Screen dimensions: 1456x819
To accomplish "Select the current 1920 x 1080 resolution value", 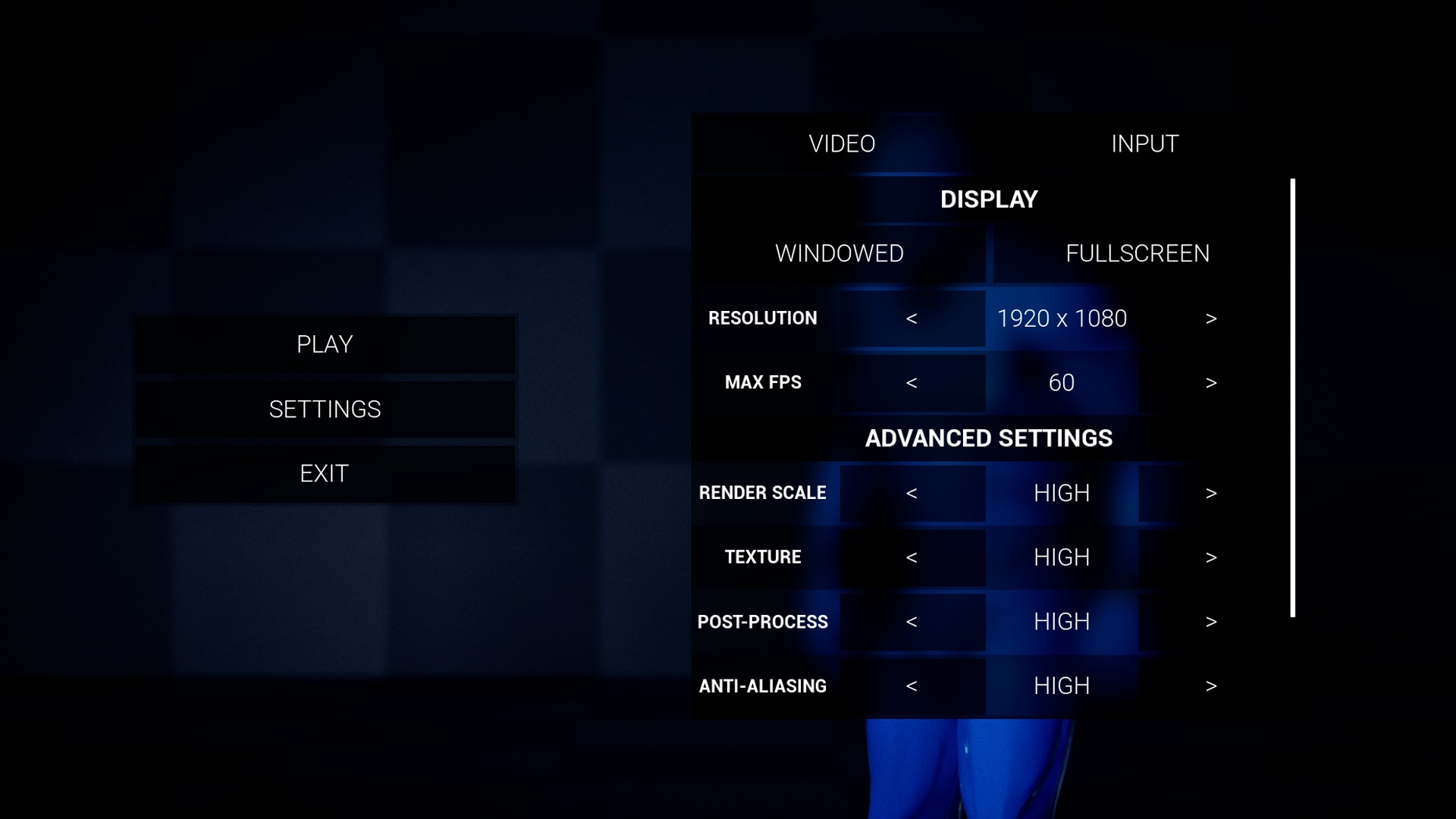I will 1062,318.
